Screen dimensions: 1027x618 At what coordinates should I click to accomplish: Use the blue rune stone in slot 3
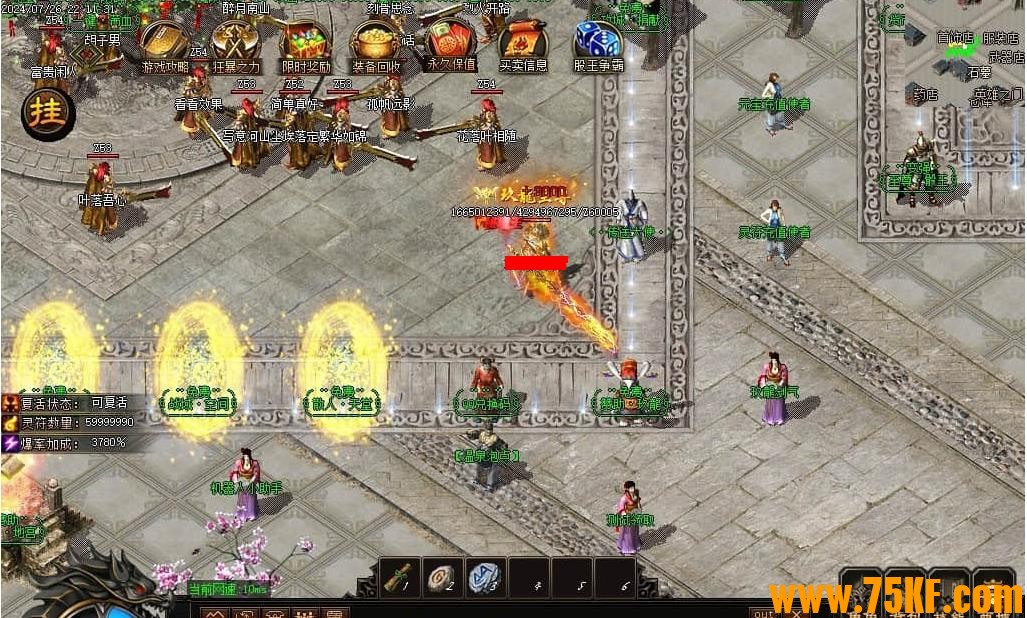[486, 577]
